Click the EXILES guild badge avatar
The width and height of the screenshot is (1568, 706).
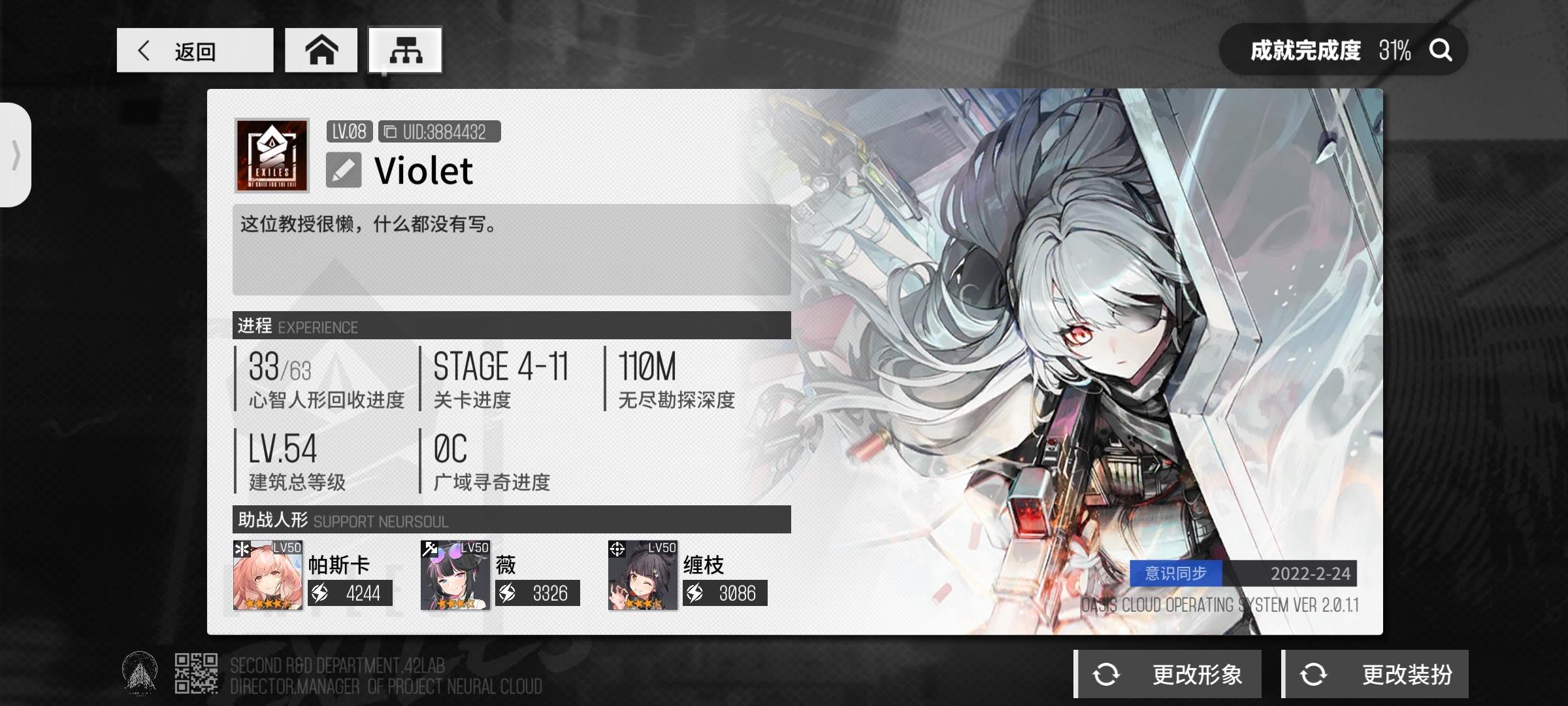(x=272, y=157)
